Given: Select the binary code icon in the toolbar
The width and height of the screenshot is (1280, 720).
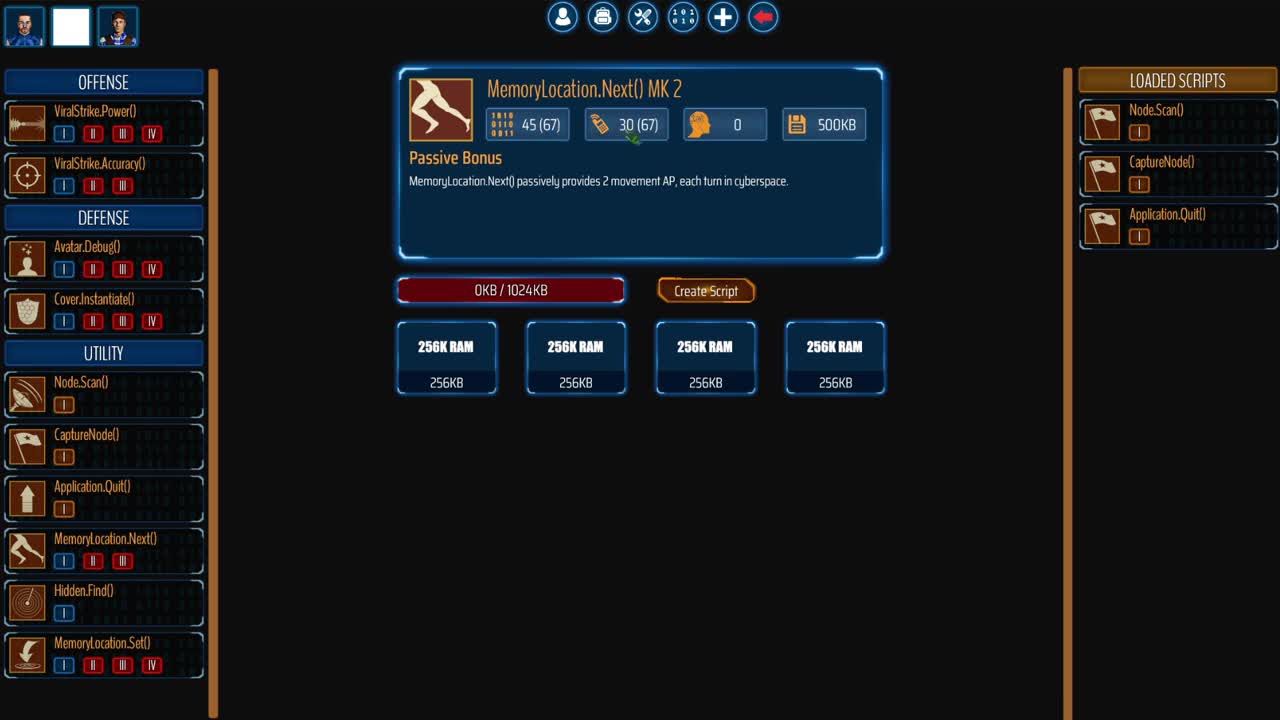Looking at the screenshot, I should coord(682,17).
